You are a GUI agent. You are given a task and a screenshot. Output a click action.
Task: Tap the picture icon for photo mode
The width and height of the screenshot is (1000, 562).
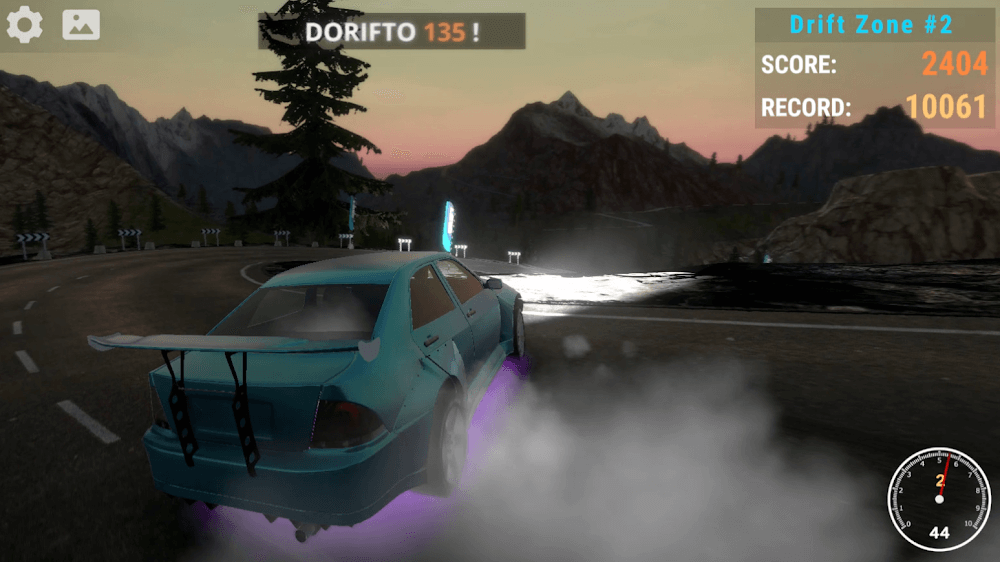(81, 25)
